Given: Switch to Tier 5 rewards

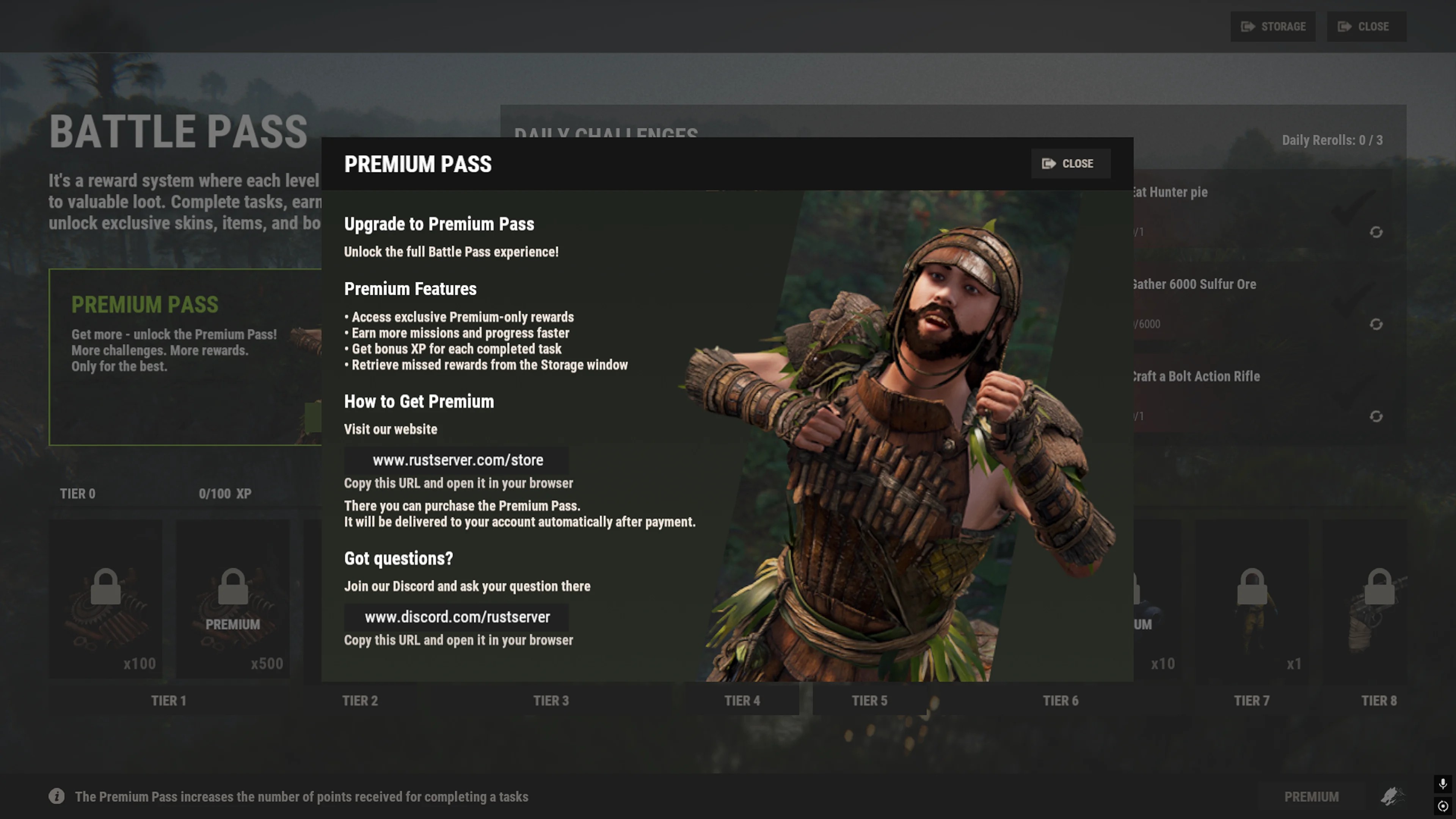Looking at the screenshot, I should click(x=869, y=701).
